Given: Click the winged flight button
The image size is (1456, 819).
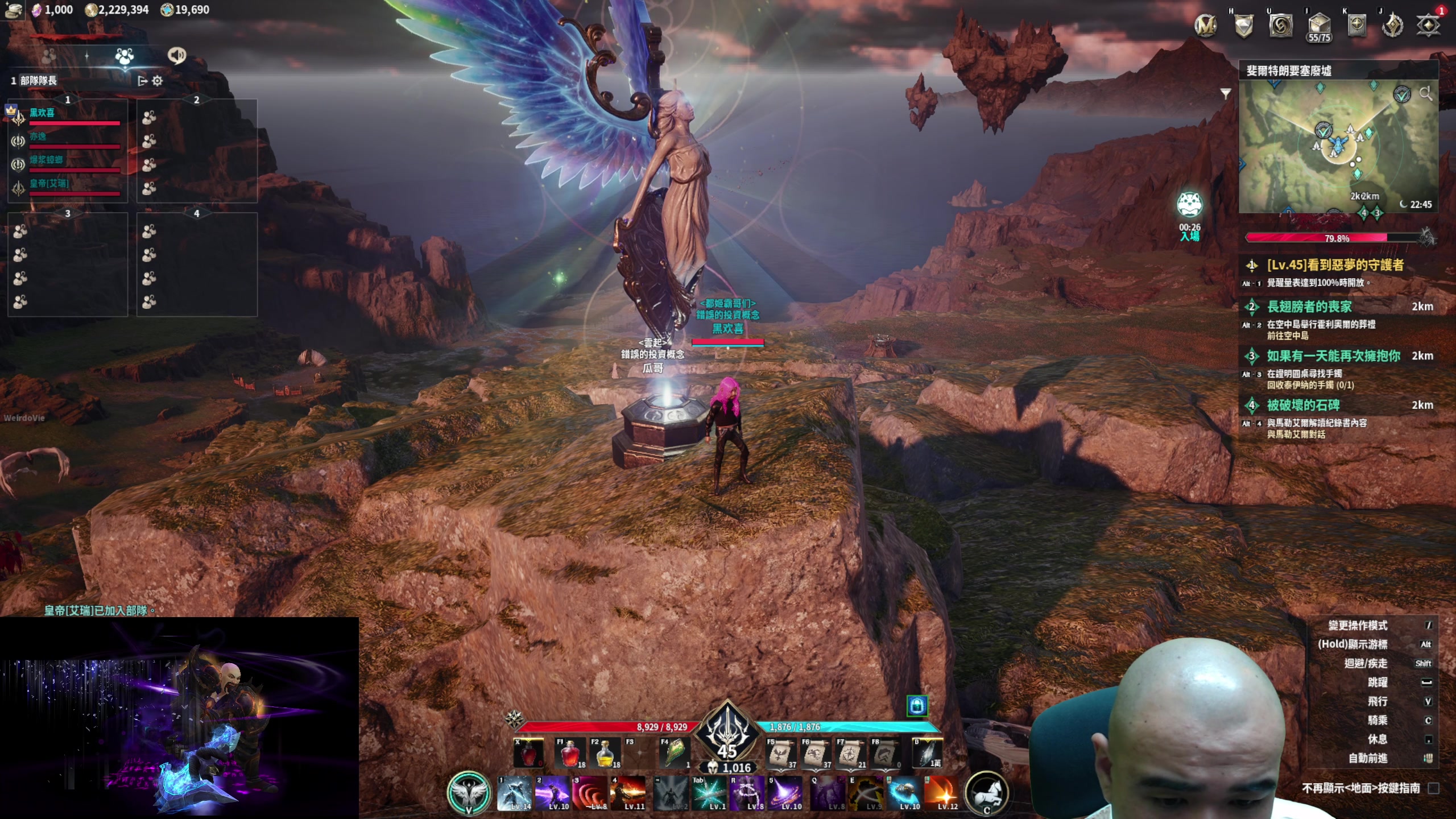Looking at the screenshot, I should coord(469,792).
